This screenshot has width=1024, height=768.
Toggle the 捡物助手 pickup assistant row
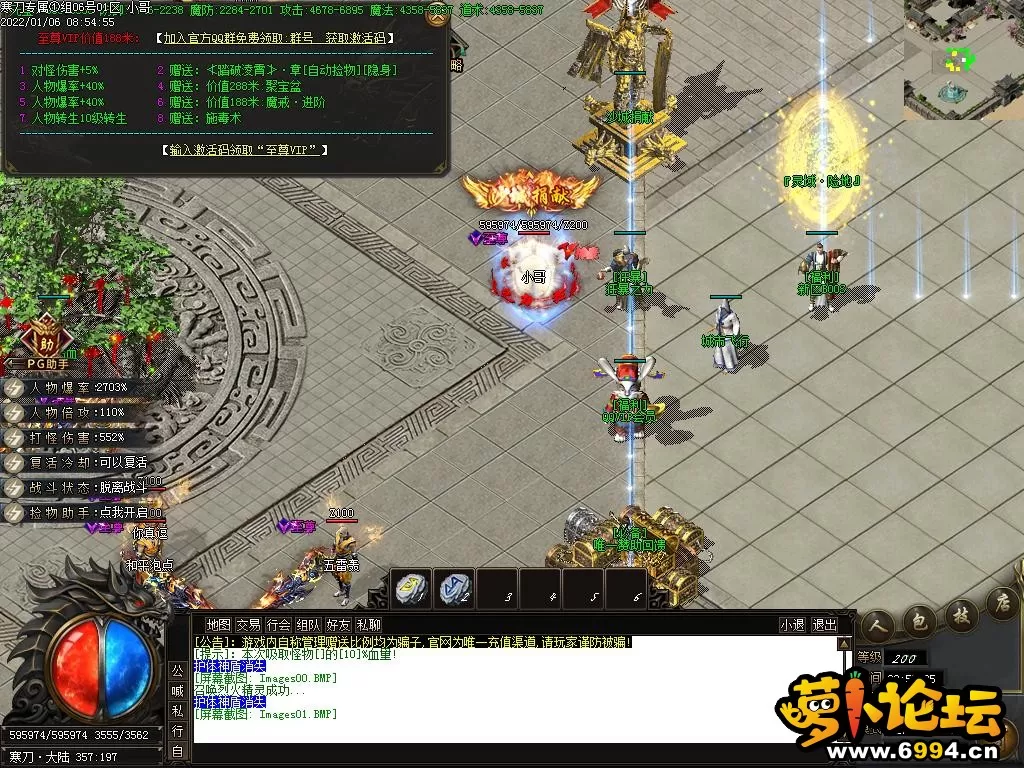(x=82, y=512)
